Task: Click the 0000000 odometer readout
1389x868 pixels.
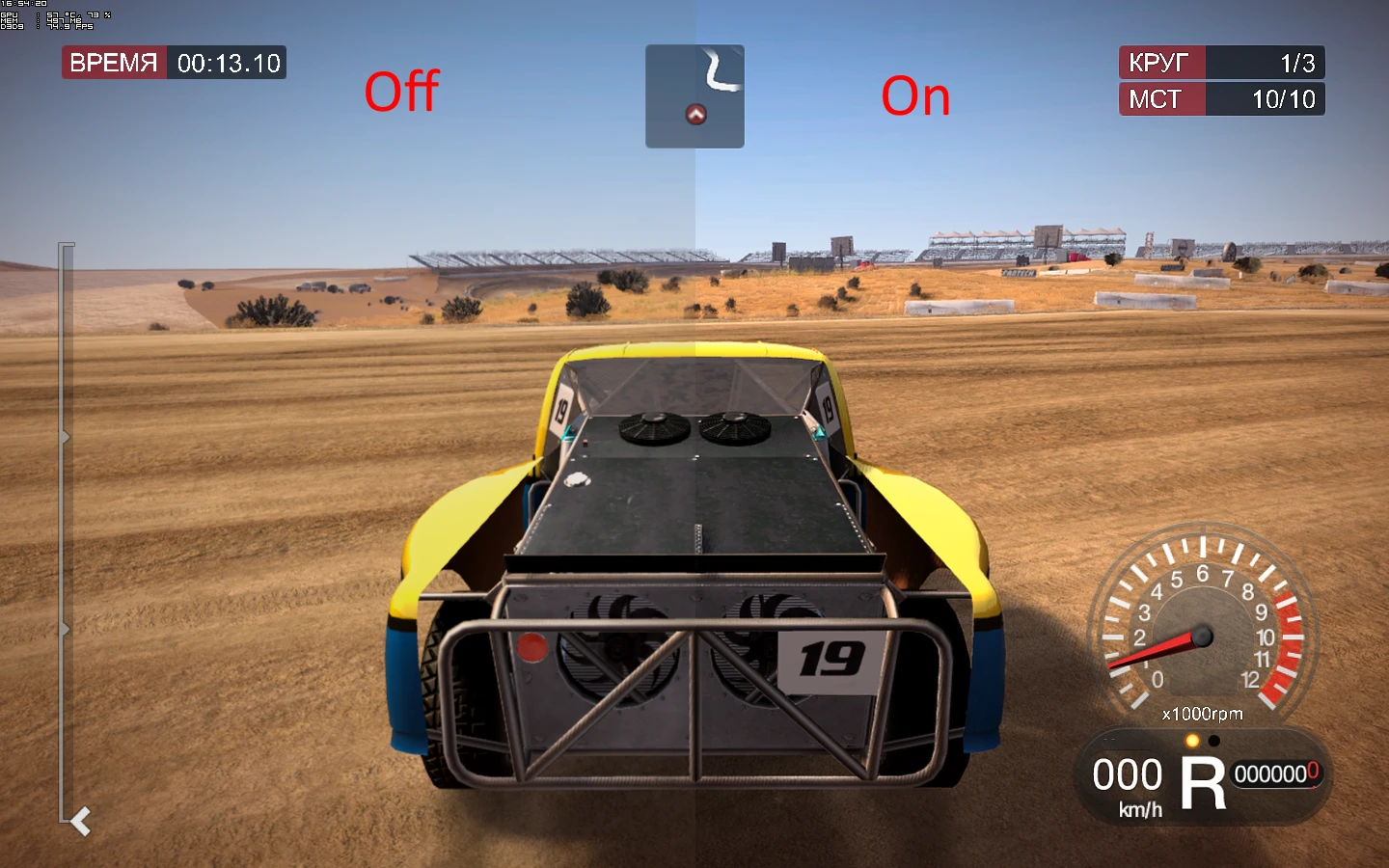Action: [1277, 774]
